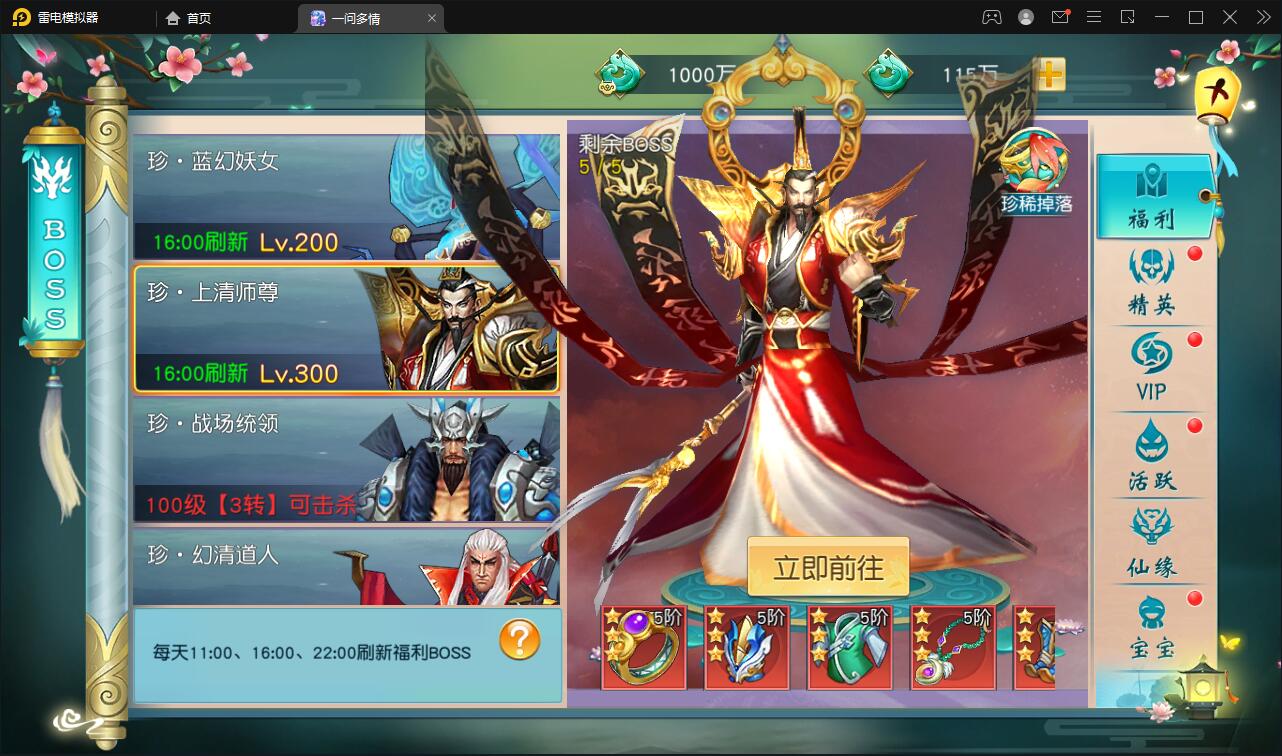This screenshot has height=756, width=1282.
Task: Open the emulator mail notification icon
Action: [x=1062, y=17]
